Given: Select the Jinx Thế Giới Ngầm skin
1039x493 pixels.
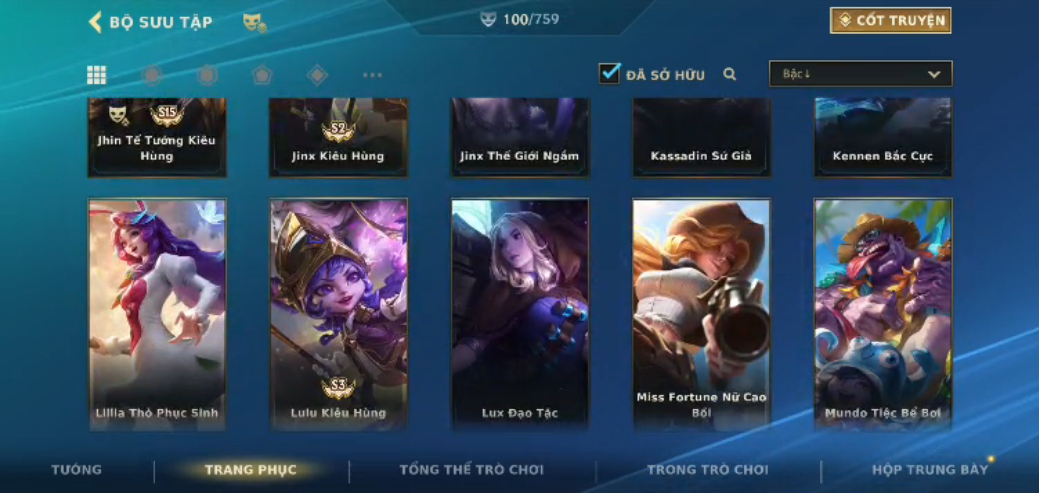Looking at the screenshot, I should tap(520, 138).
